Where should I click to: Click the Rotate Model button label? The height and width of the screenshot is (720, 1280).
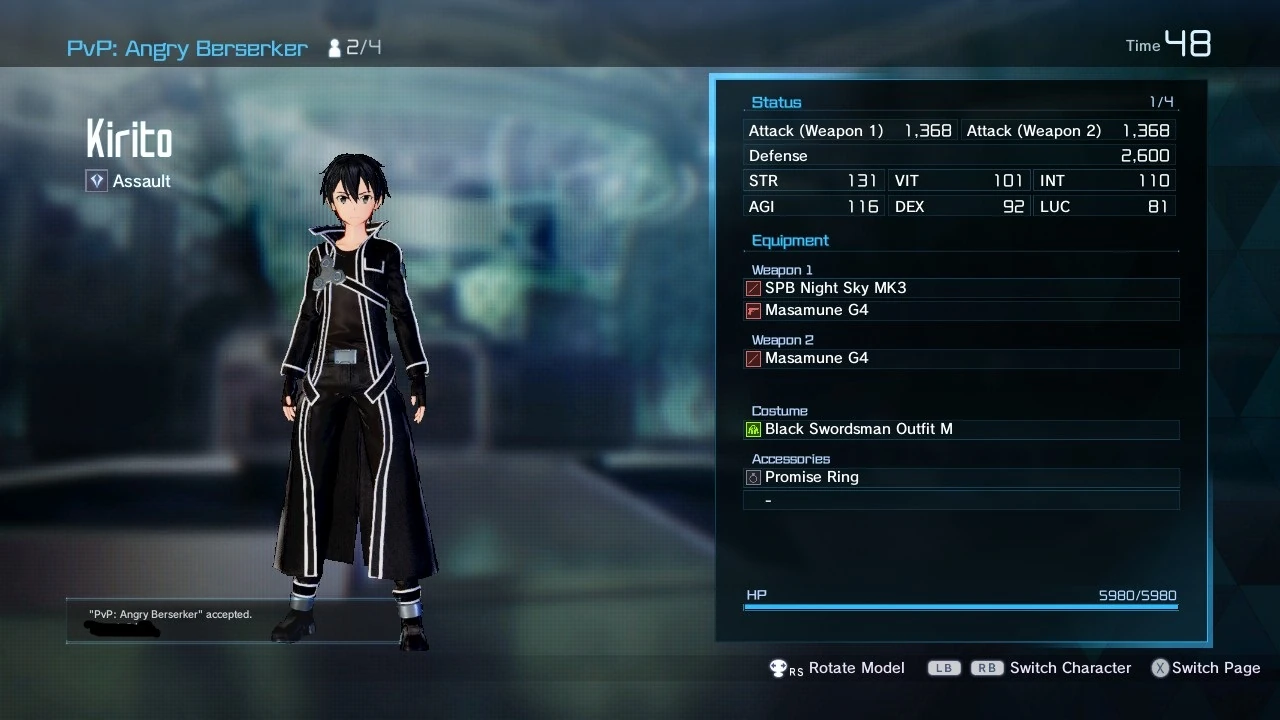click(x=856, y=668)
